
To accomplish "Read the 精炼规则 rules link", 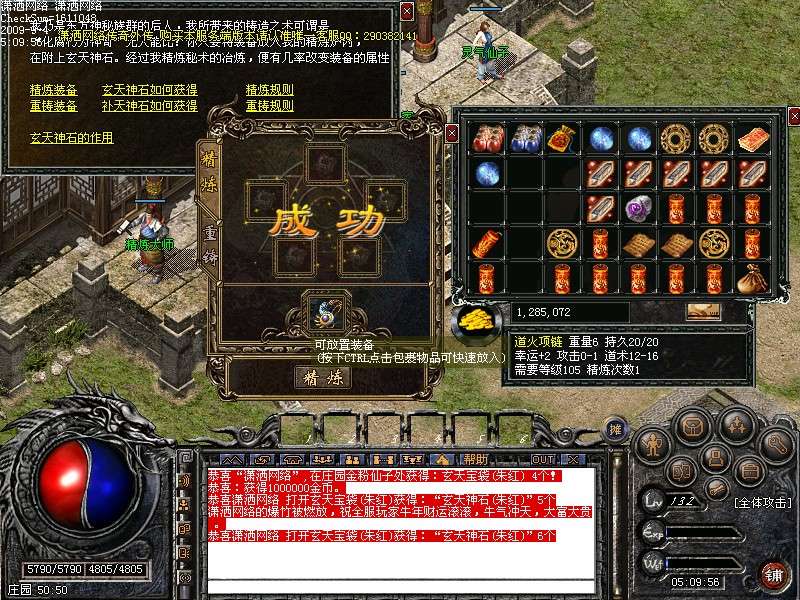I will [x=269, y=90].
